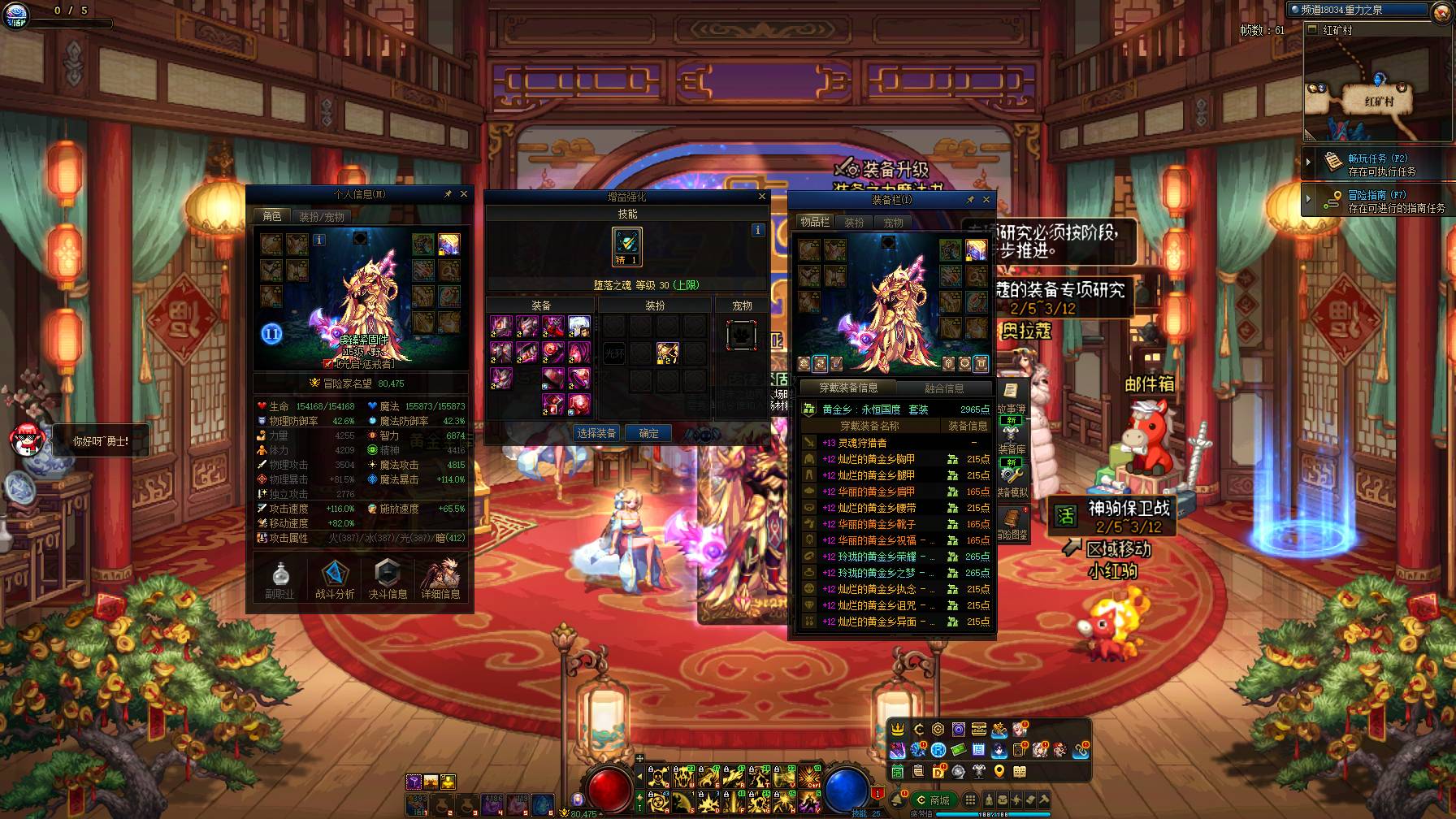The width and height of the screenshot is (1456, 819).
Task: Select the empty pet slot under 宠物
Action: 741,335
